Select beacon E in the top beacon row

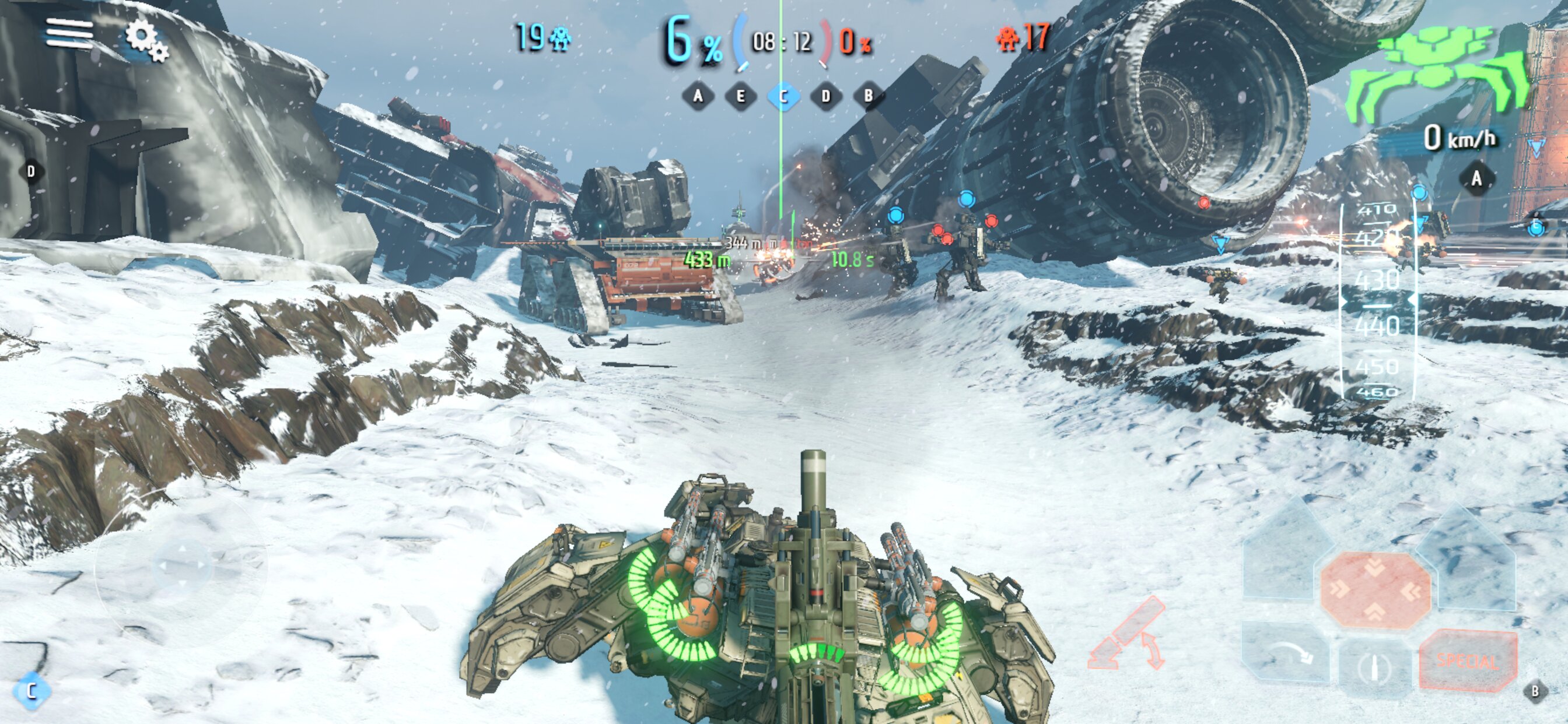(741, 96)
